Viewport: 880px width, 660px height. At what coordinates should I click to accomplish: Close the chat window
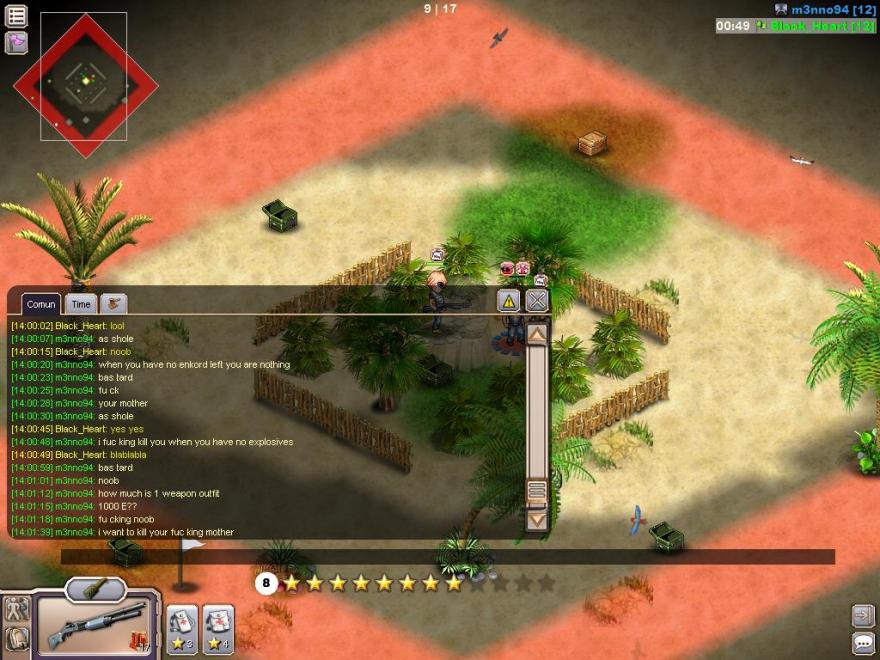pos(537,300)
